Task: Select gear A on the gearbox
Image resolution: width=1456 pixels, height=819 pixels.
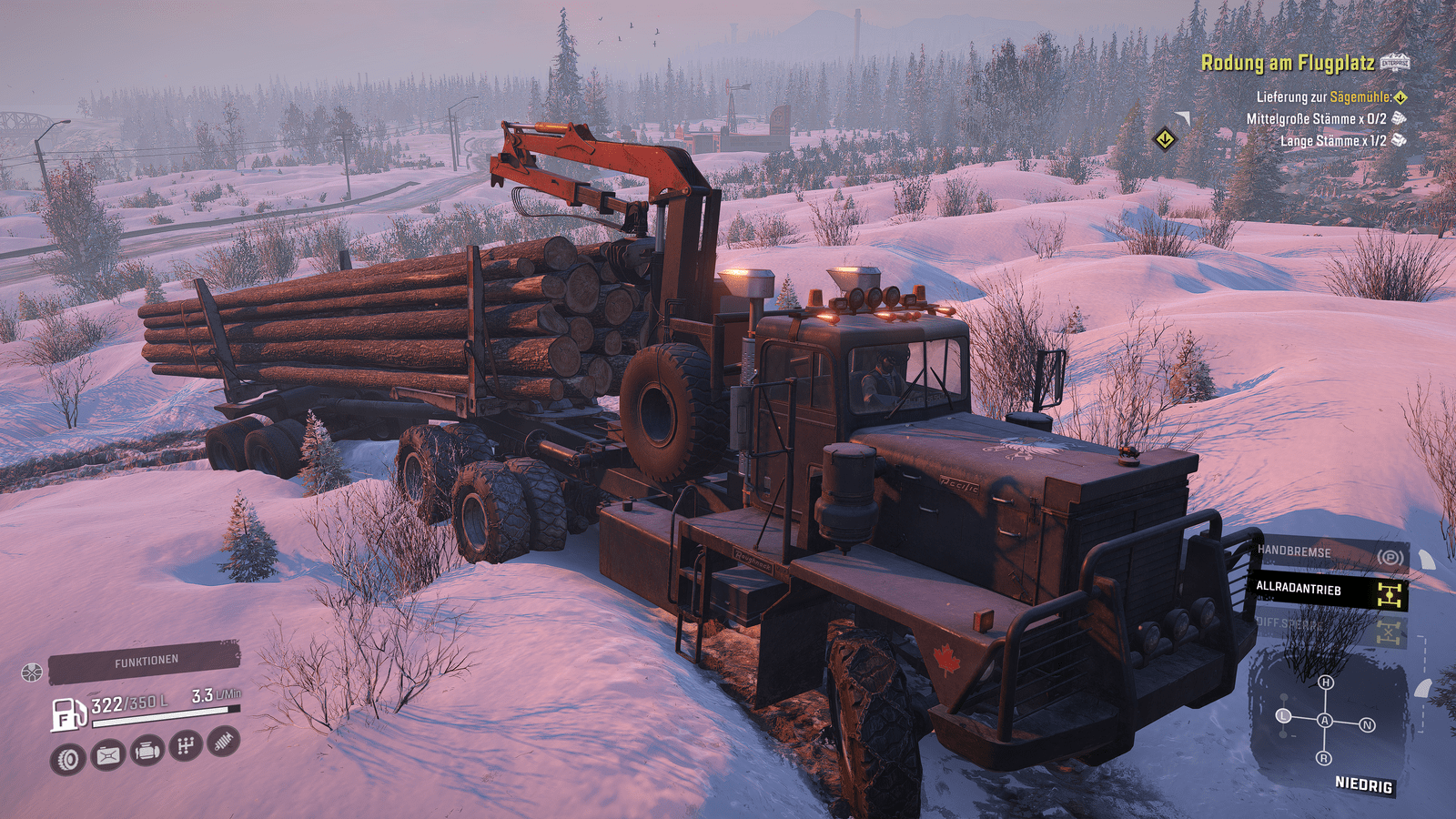Action: pyautogui.click(x=1325, y=721)
